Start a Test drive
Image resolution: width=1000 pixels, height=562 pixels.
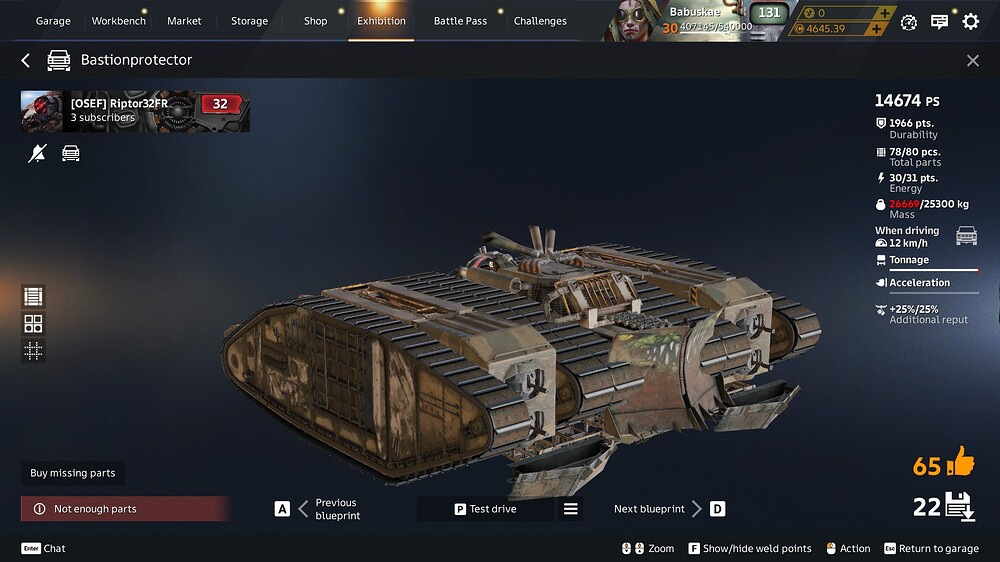pos(486,509)
